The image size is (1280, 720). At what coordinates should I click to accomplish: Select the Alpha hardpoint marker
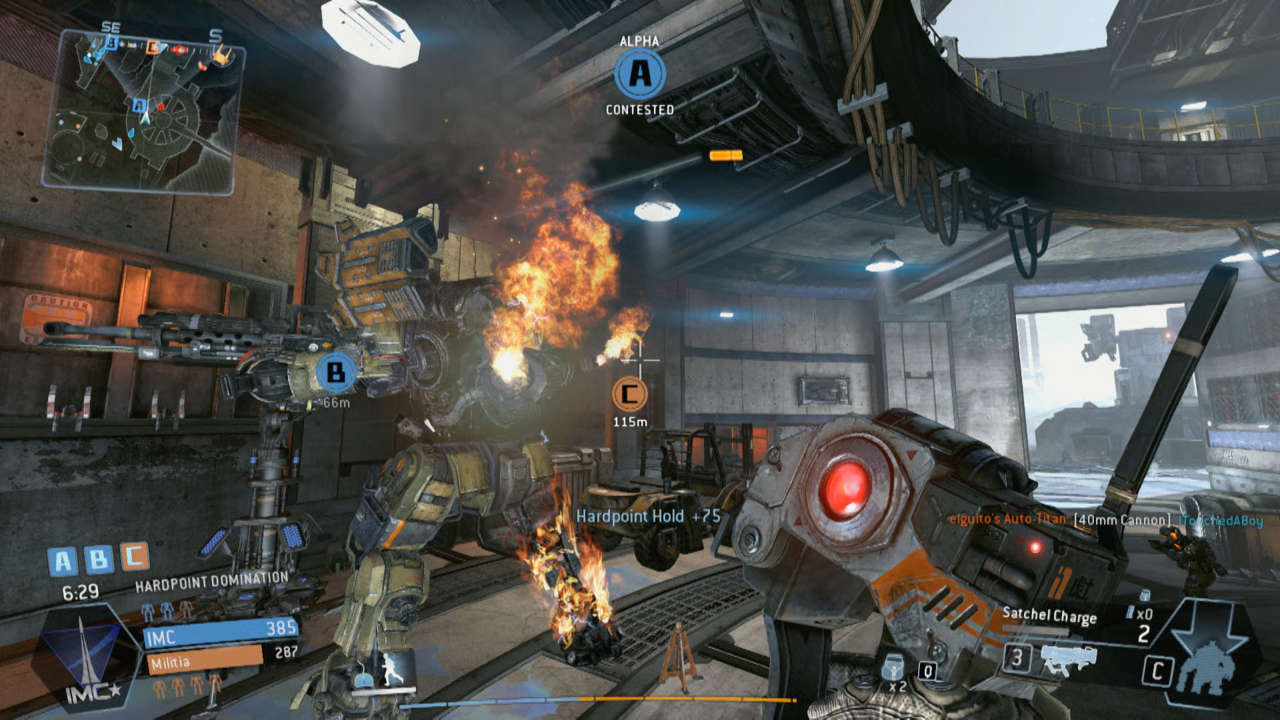pyautogui.click(x=640, y=73)
